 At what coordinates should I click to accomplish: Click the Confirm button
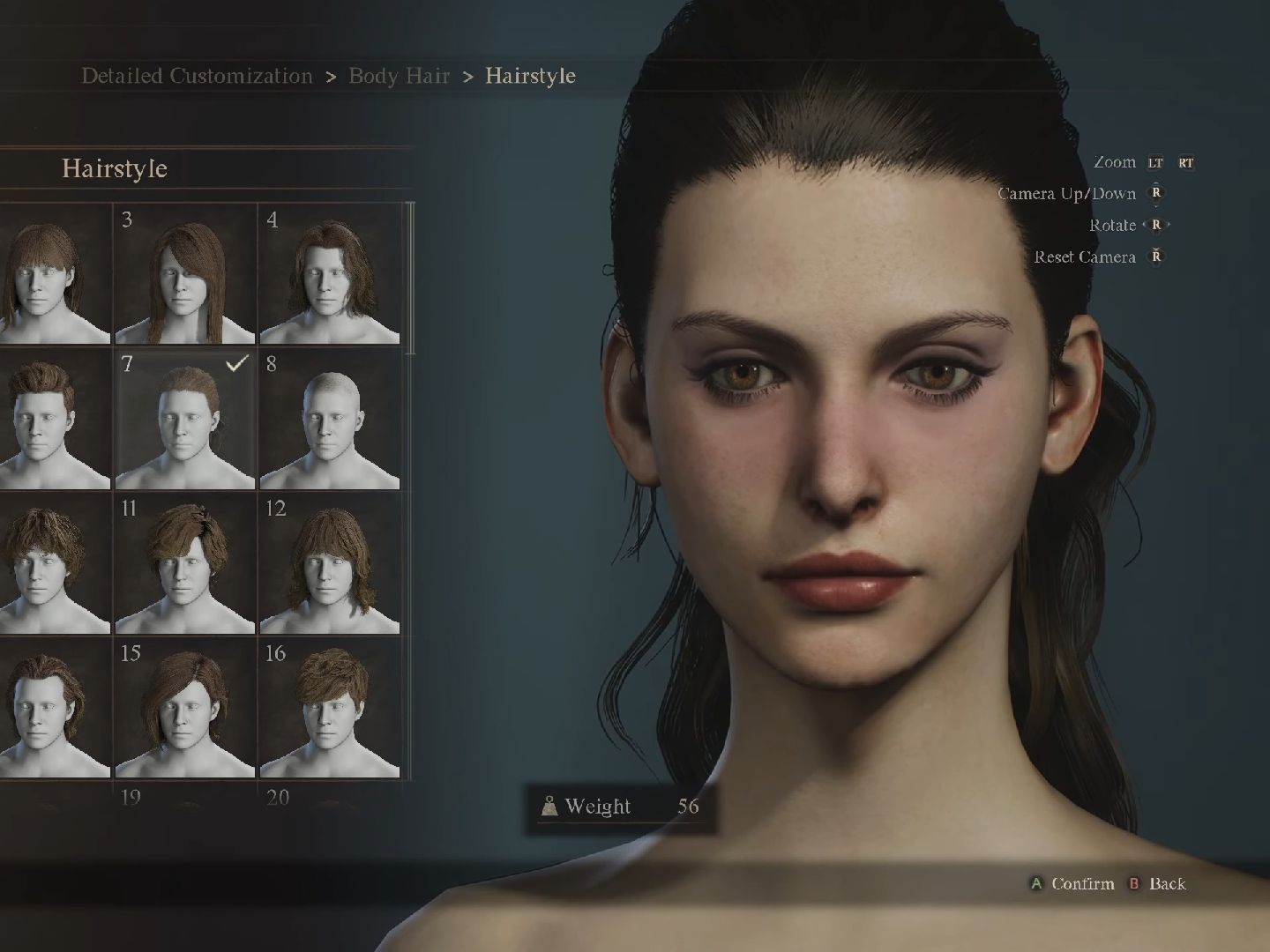coord(1073,883)
